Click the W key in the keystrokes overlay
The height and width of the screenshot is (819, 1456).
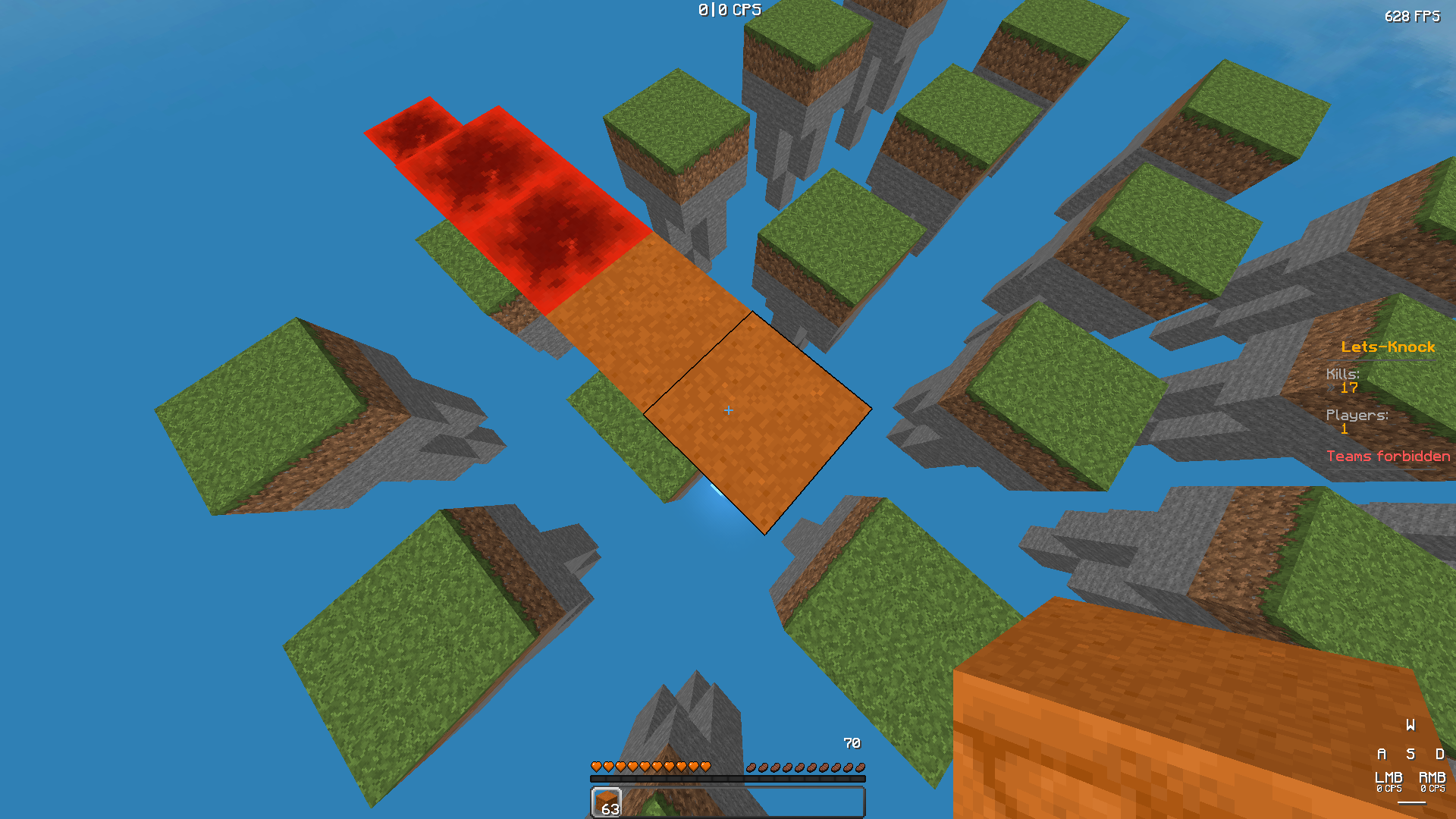click(x=1410, y=725)
